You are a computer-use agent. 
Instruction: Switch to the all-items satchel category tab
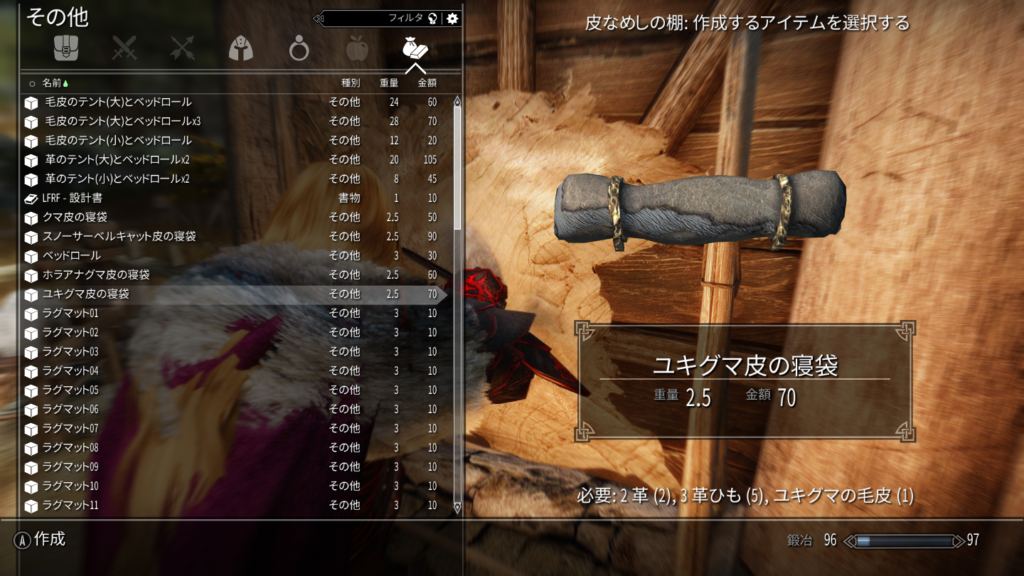pos(66,48)
